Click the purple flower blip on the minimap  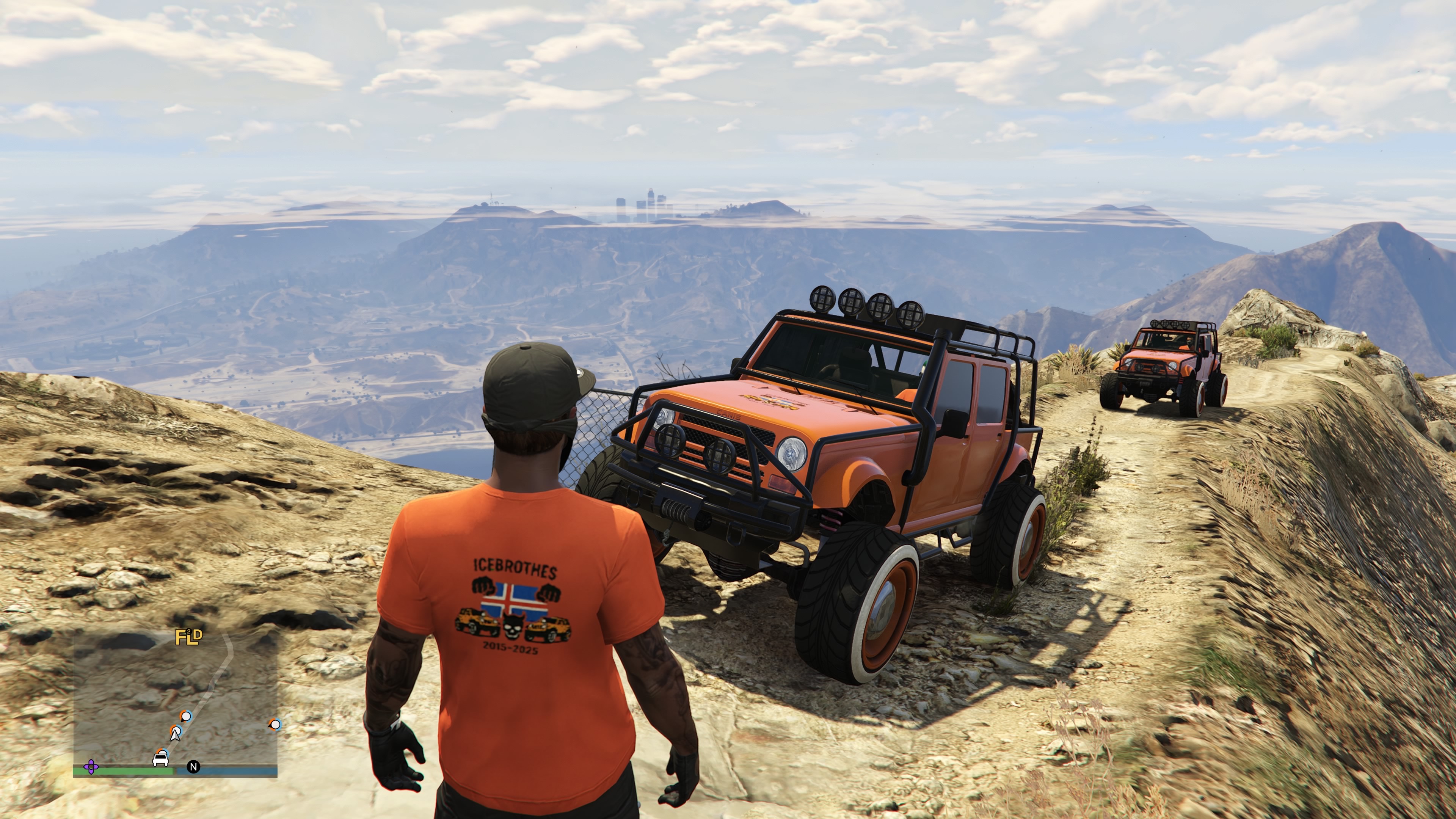91,767
